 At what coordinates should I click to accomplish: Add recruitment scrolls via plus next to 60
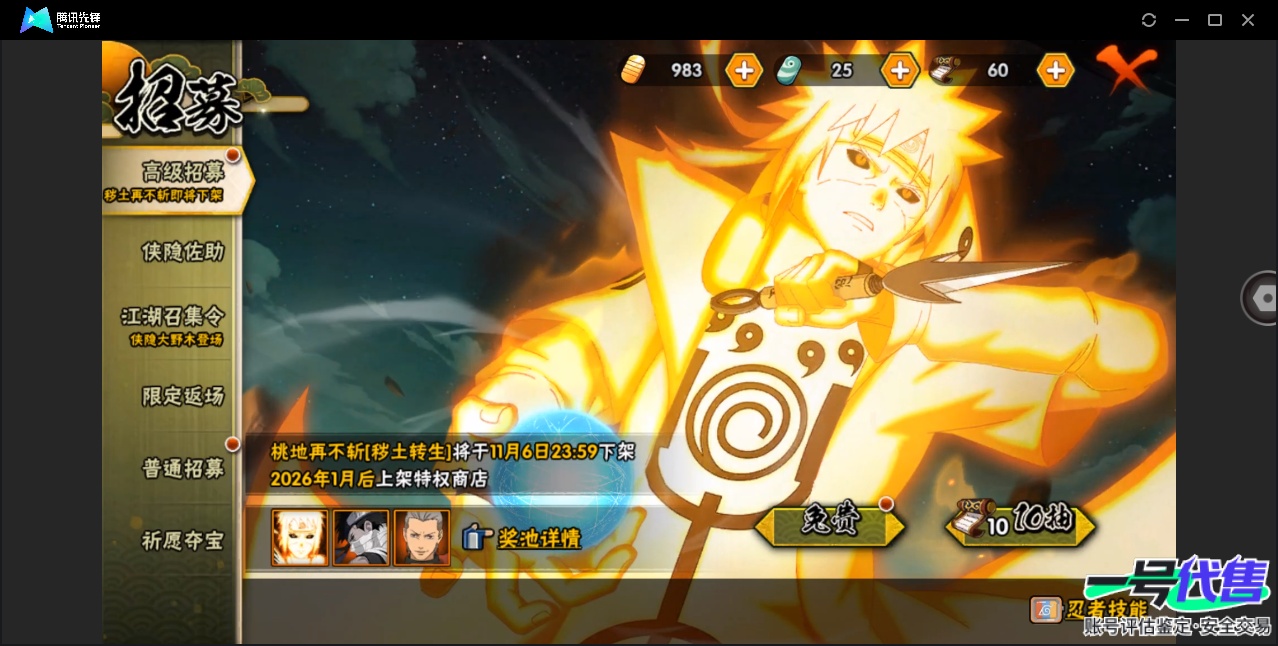1055,70
